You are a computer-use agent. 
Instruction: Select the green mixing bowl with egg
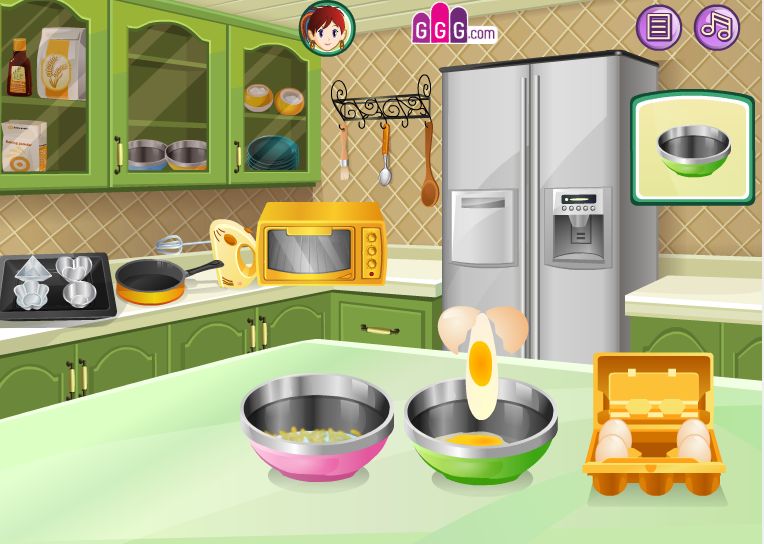pos(480,435)
